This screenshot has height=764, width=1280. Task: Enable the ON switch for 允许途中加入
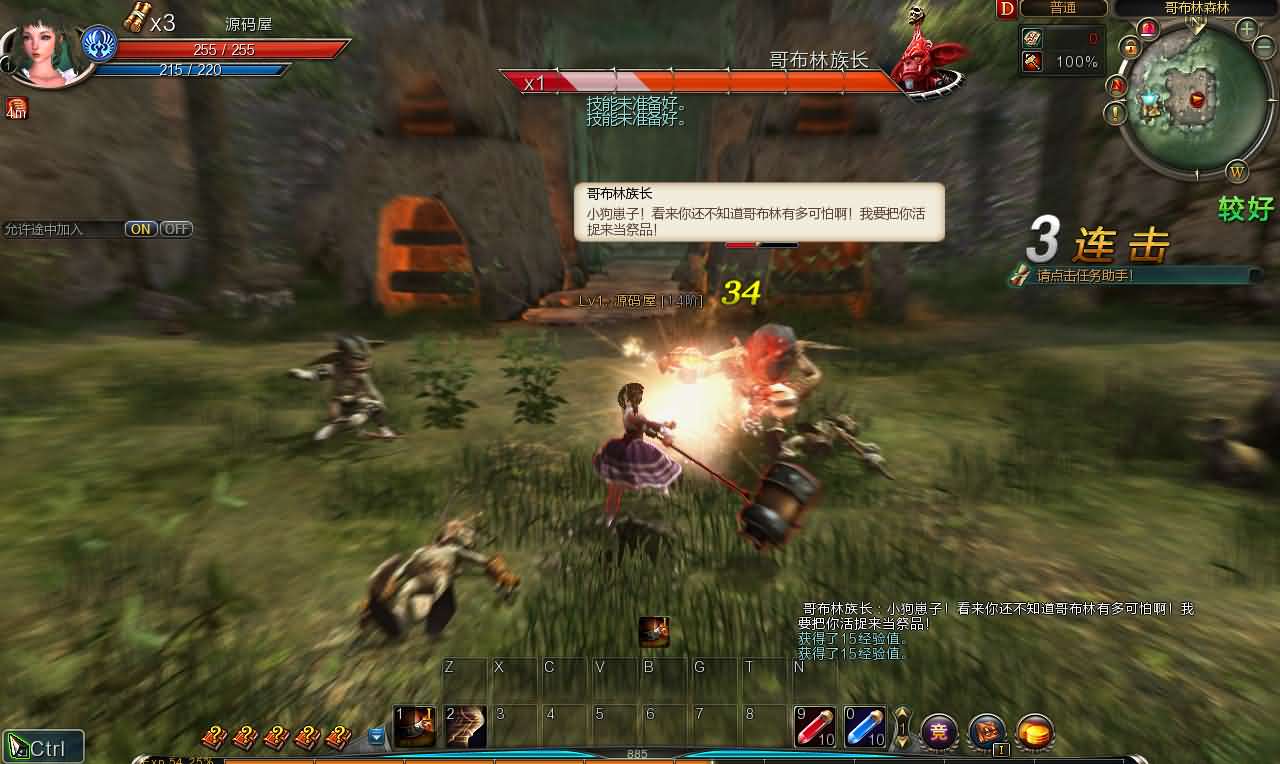(x=139, y=228)
